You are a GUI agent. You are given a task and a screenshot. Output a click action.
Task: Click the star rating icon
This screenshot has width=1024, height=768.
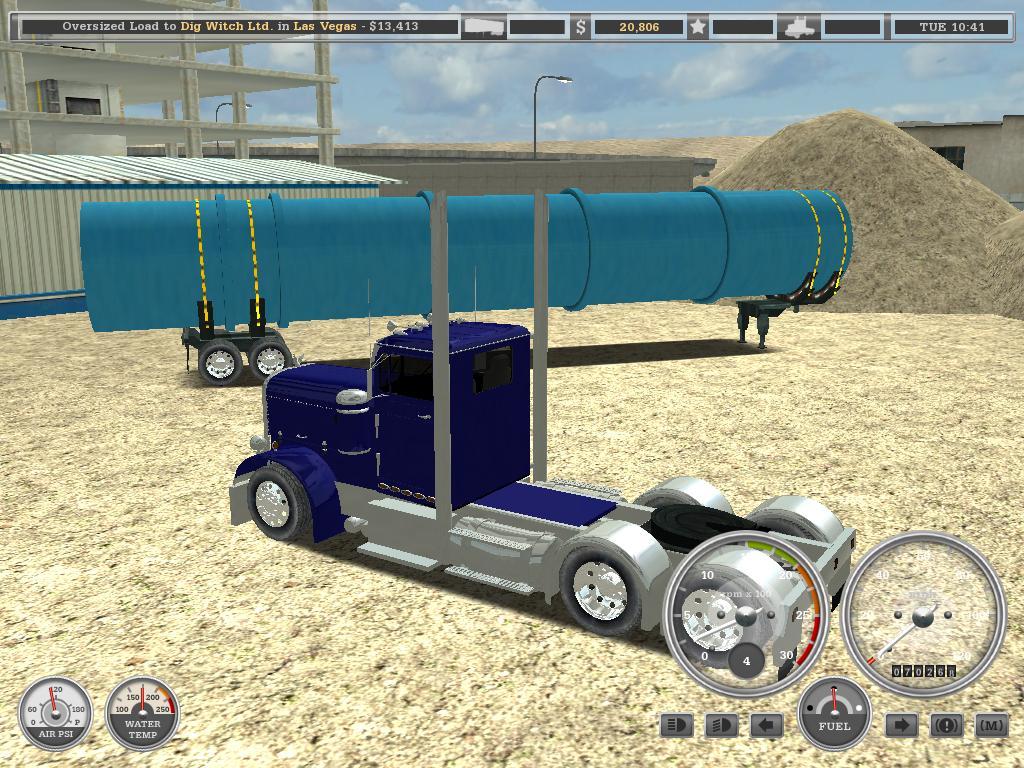[698, 27]
